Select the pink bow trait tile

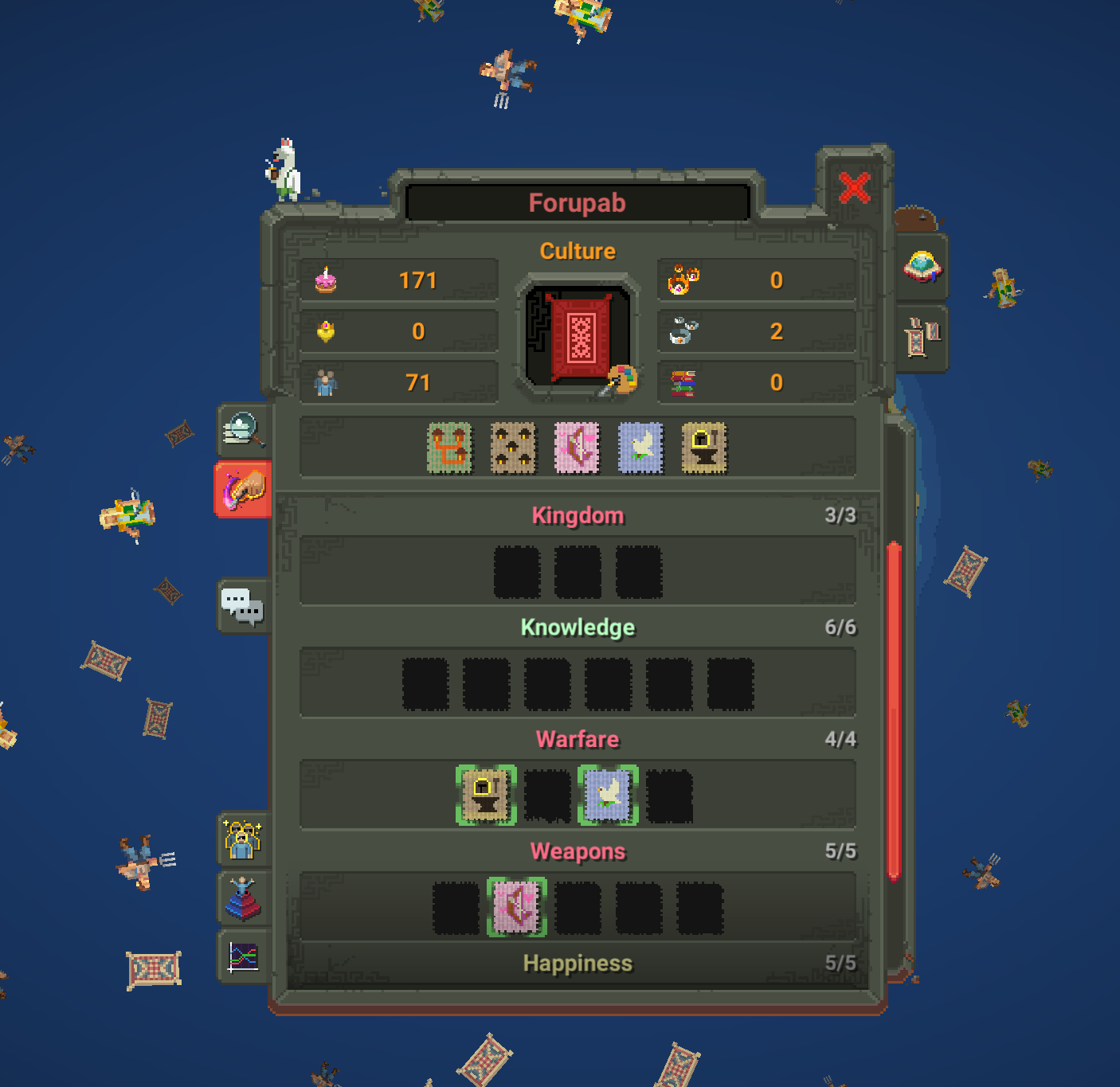pos(577,448)
